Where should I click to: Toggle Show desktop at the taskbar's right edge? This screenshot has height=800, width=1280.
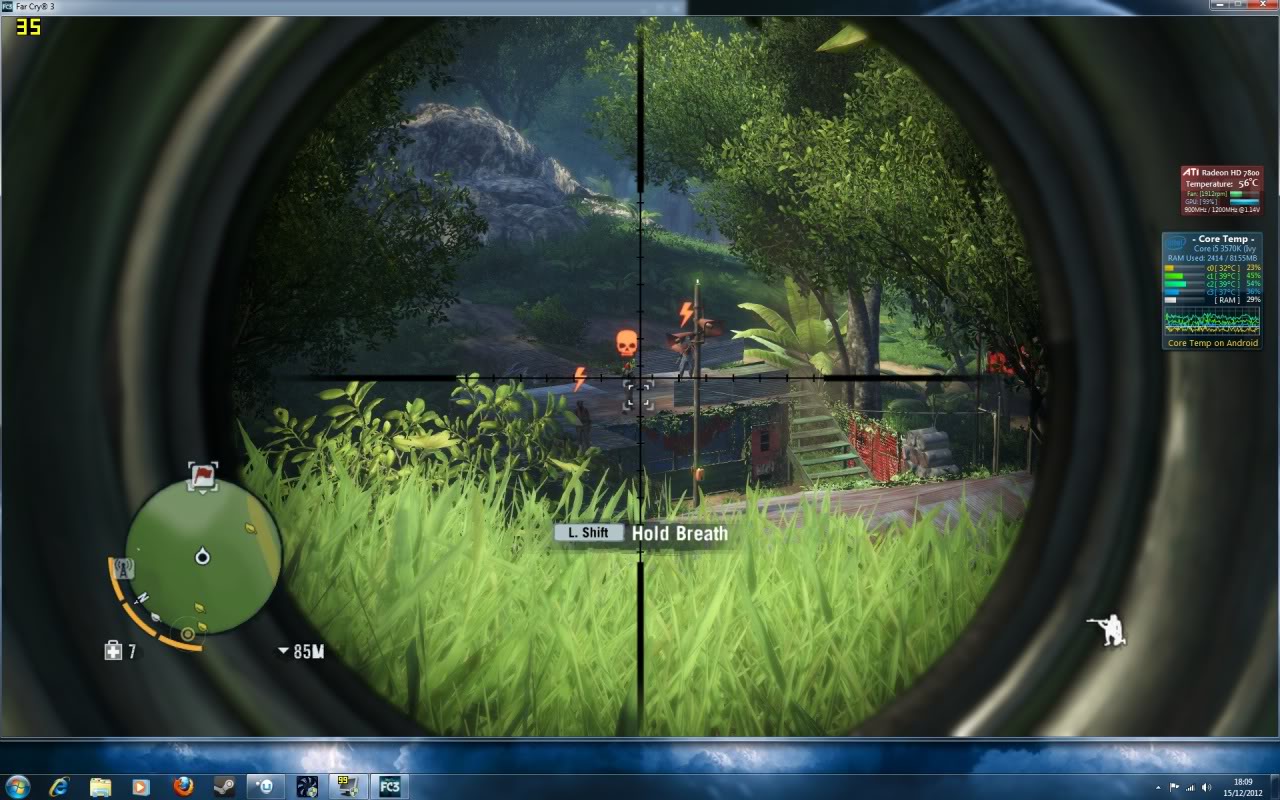pos(1276,787)
